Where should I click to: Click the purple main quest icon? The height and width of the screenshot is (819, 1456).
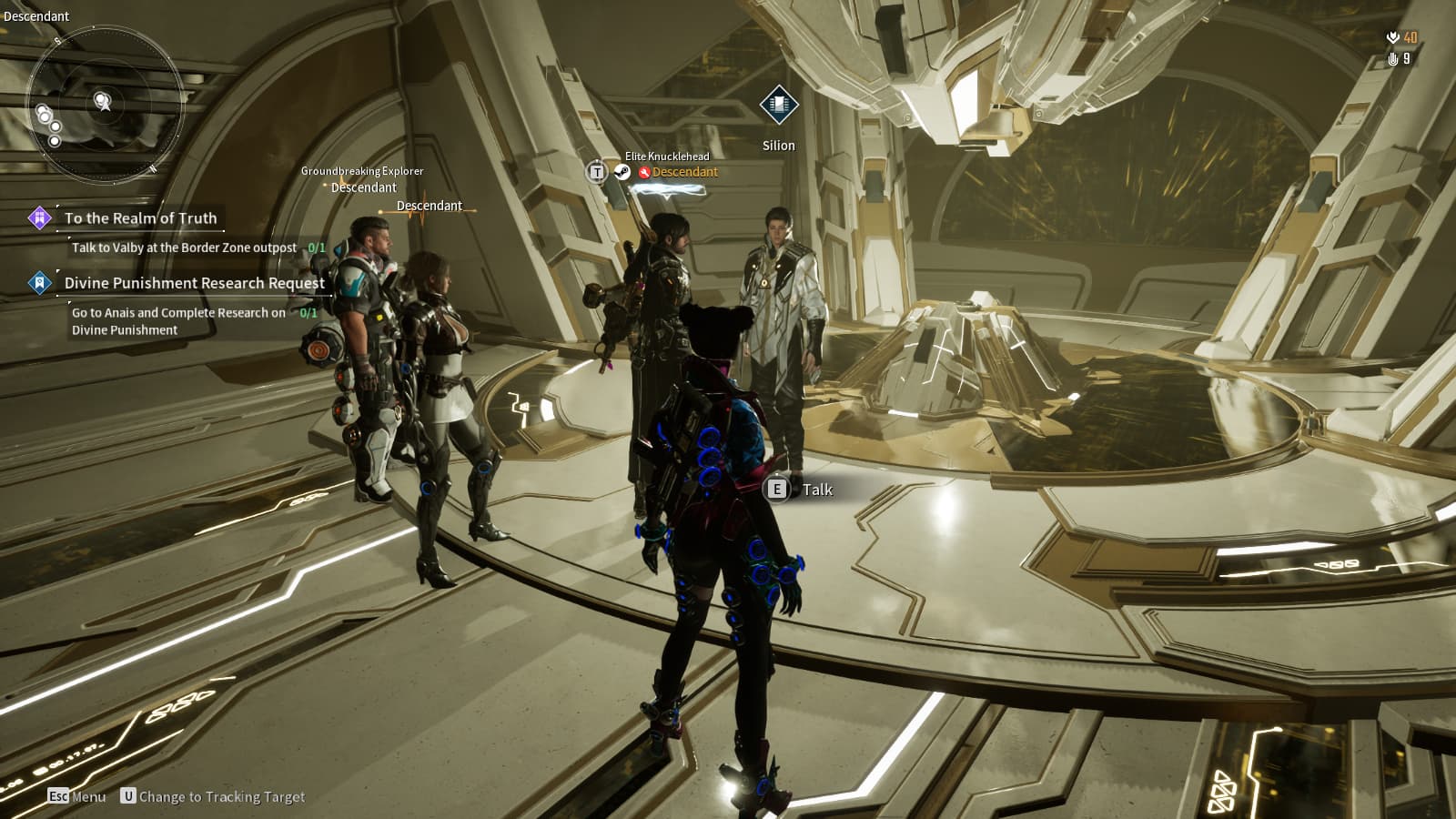click(39, 217)
